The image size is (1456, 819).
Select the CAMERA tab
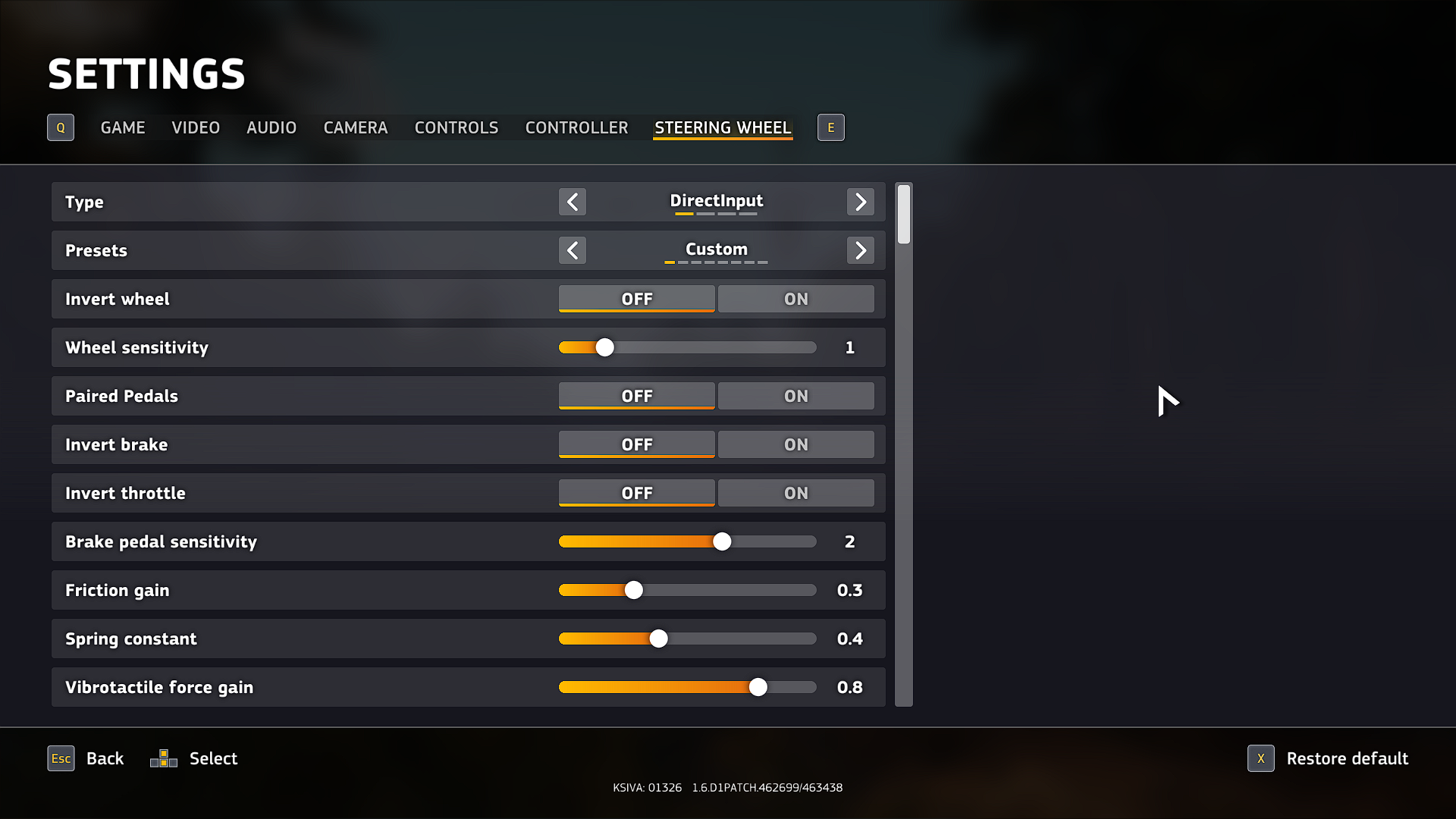(355, 127)
